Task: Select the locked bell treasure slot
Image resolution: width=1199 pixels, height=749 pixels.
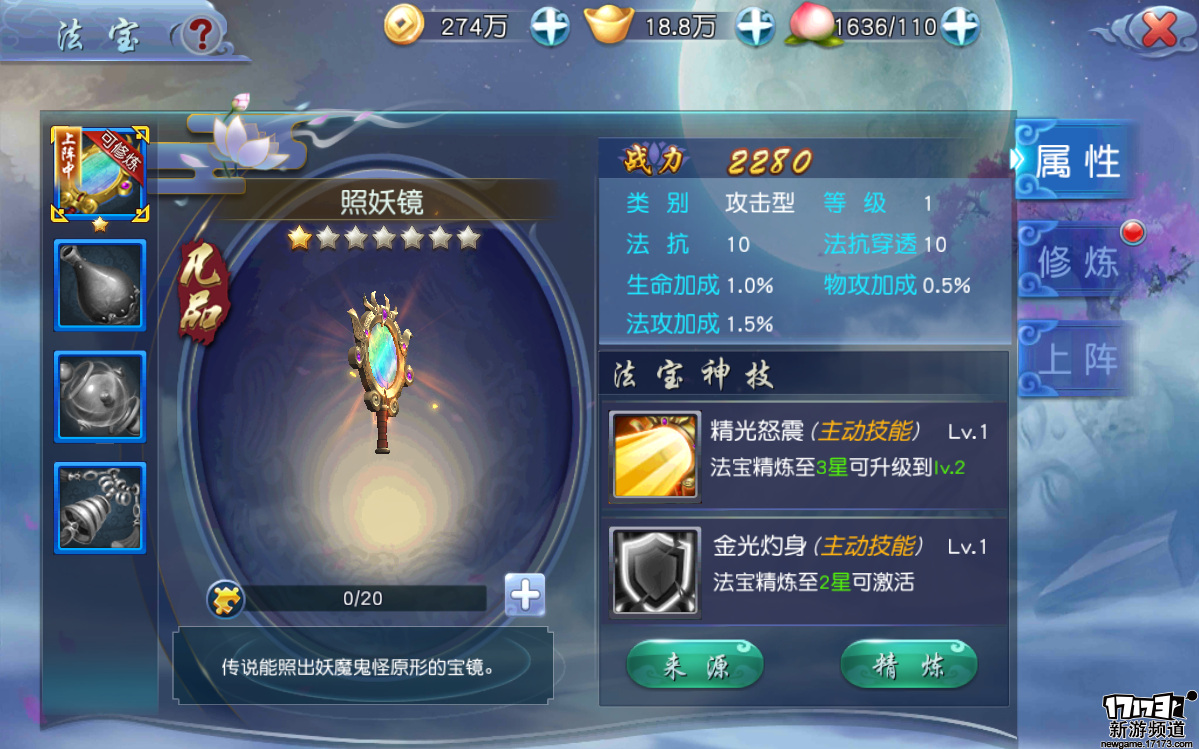Action: click(100, 508)
